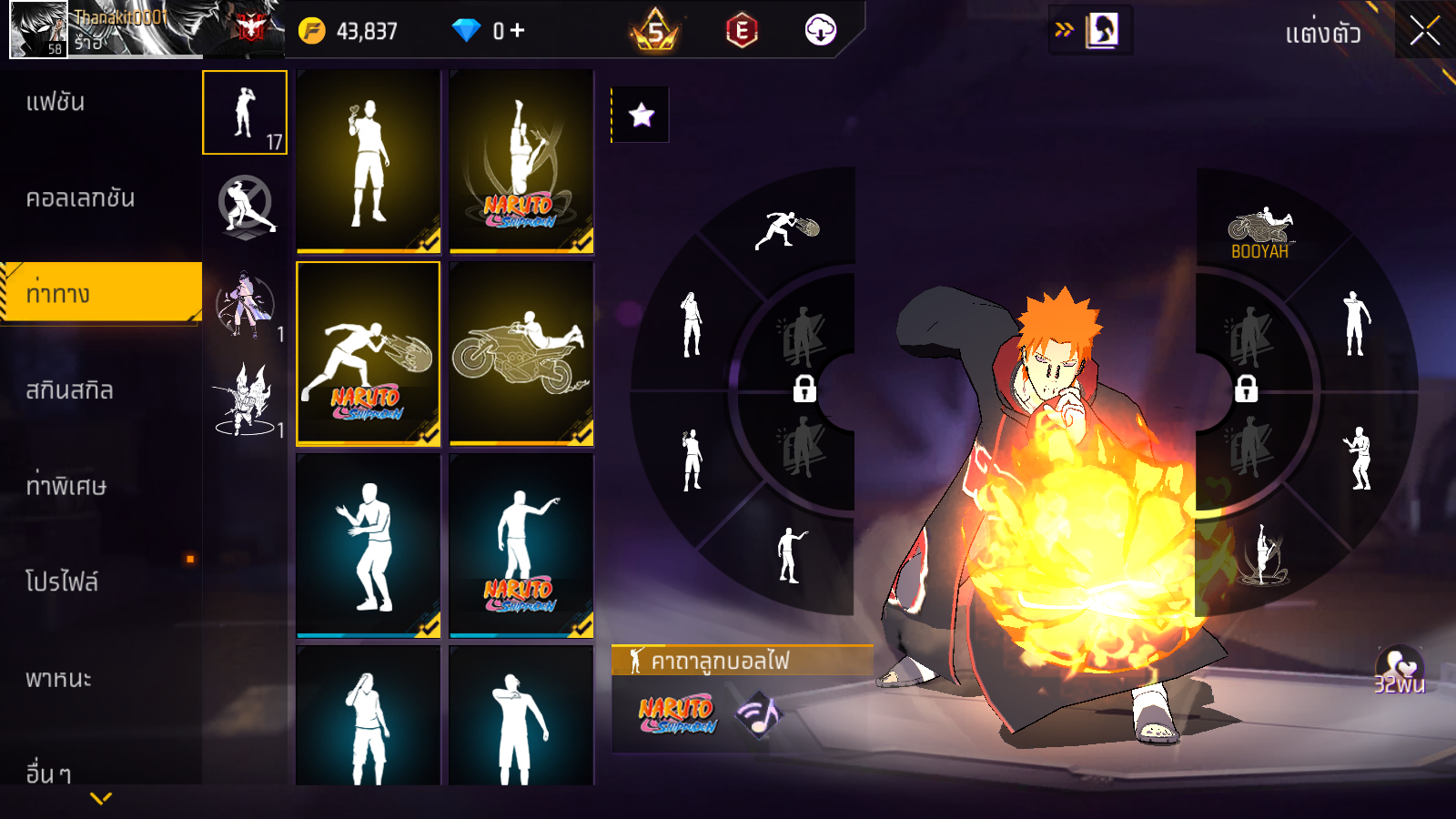Open the แฟชั่น fashion category

(x=56, y=102)
